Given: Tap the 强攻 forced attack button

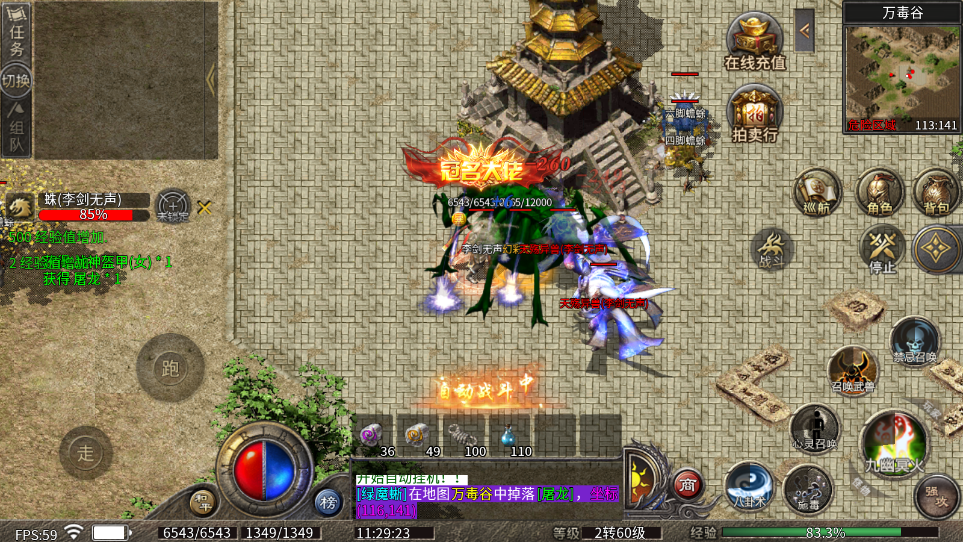Looking at the screenshot, I should pos(937,497).
